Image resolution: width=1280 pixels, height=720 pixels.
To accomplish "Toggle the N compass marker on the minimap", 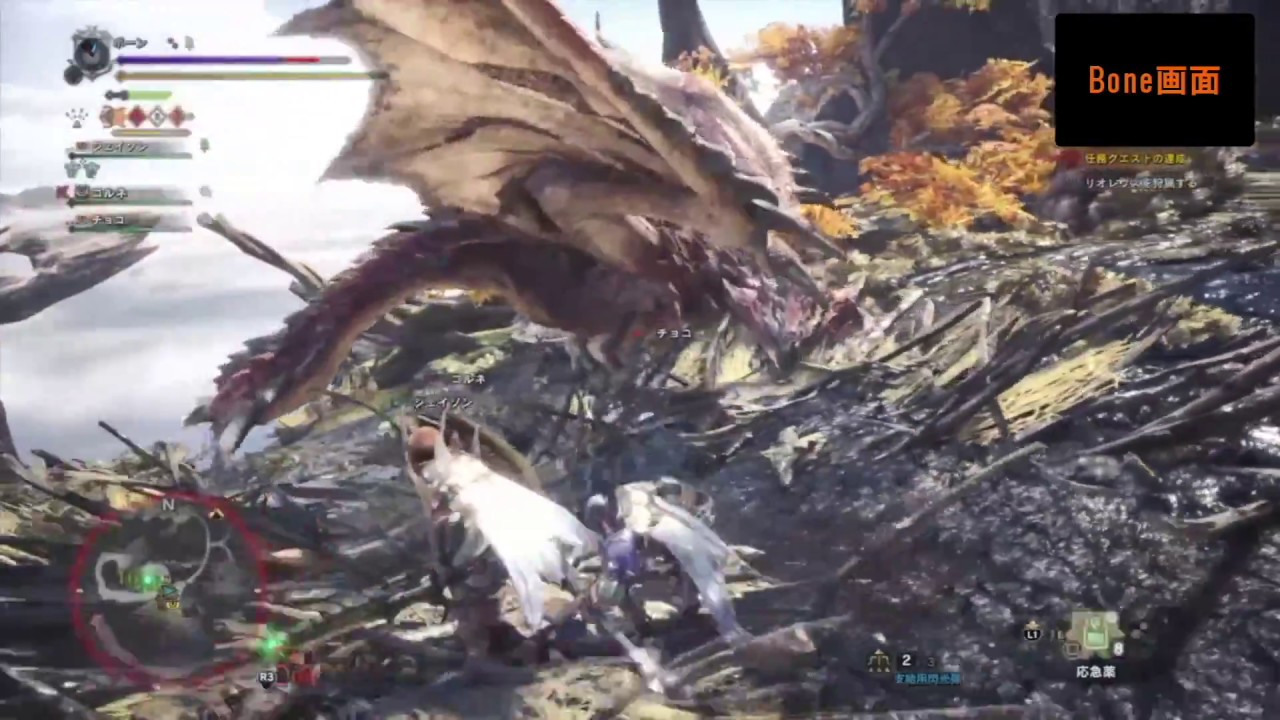I will tap(168, 505).
